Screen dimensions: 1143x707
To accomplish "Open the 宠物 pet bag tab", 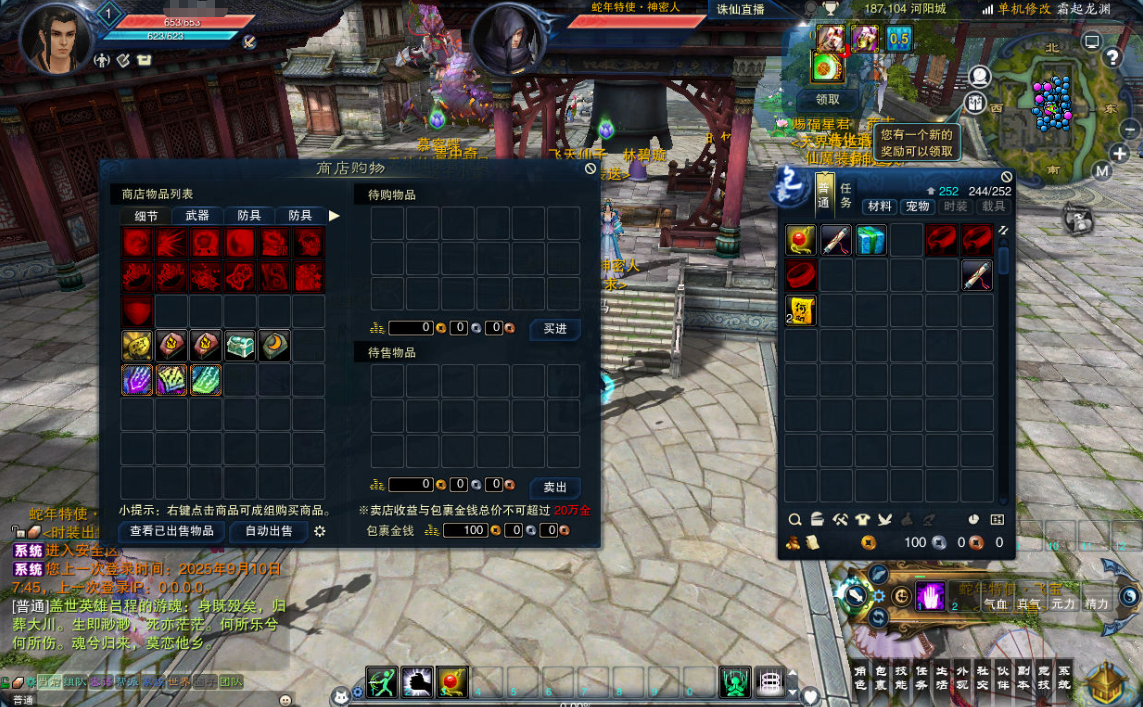I will pyautogui.click(x=917, y=206).
